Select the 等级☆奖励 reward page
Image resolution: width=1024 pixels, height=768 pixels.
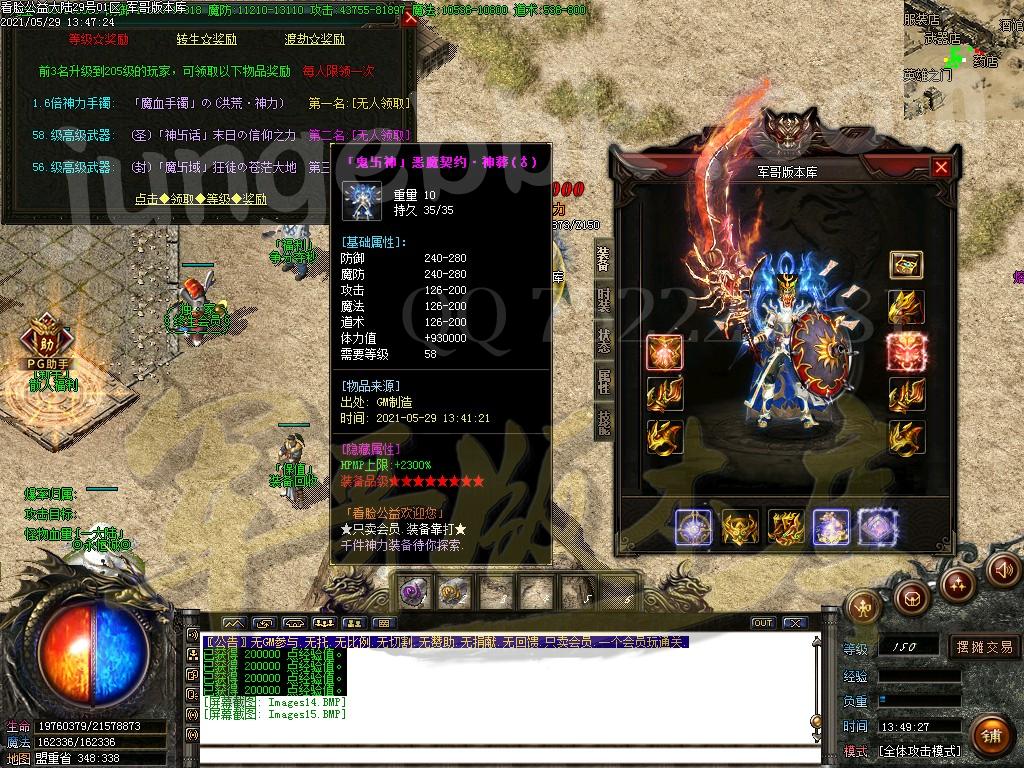coord(98,40)
